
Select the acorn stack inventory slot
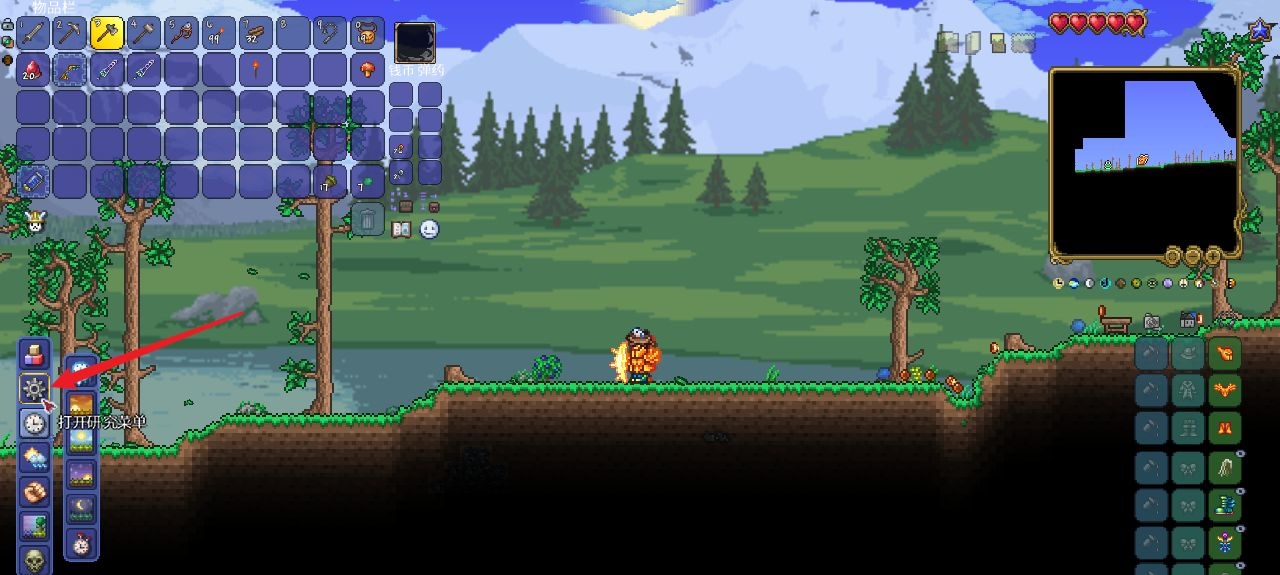click(330, 181)
